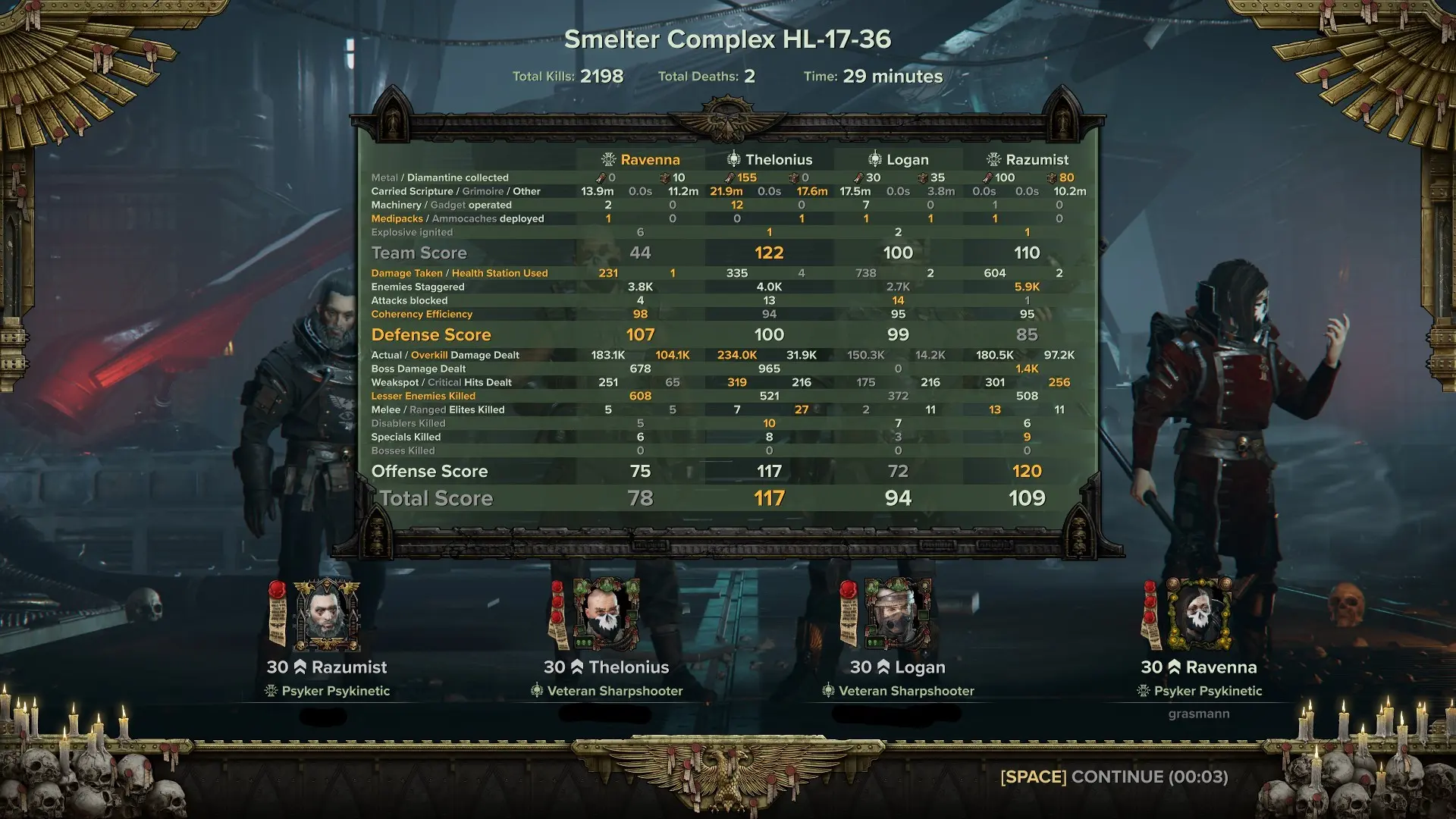Select the Ravenna column header tab
This screenshot has width=1456, height=819.
[649, 159]
